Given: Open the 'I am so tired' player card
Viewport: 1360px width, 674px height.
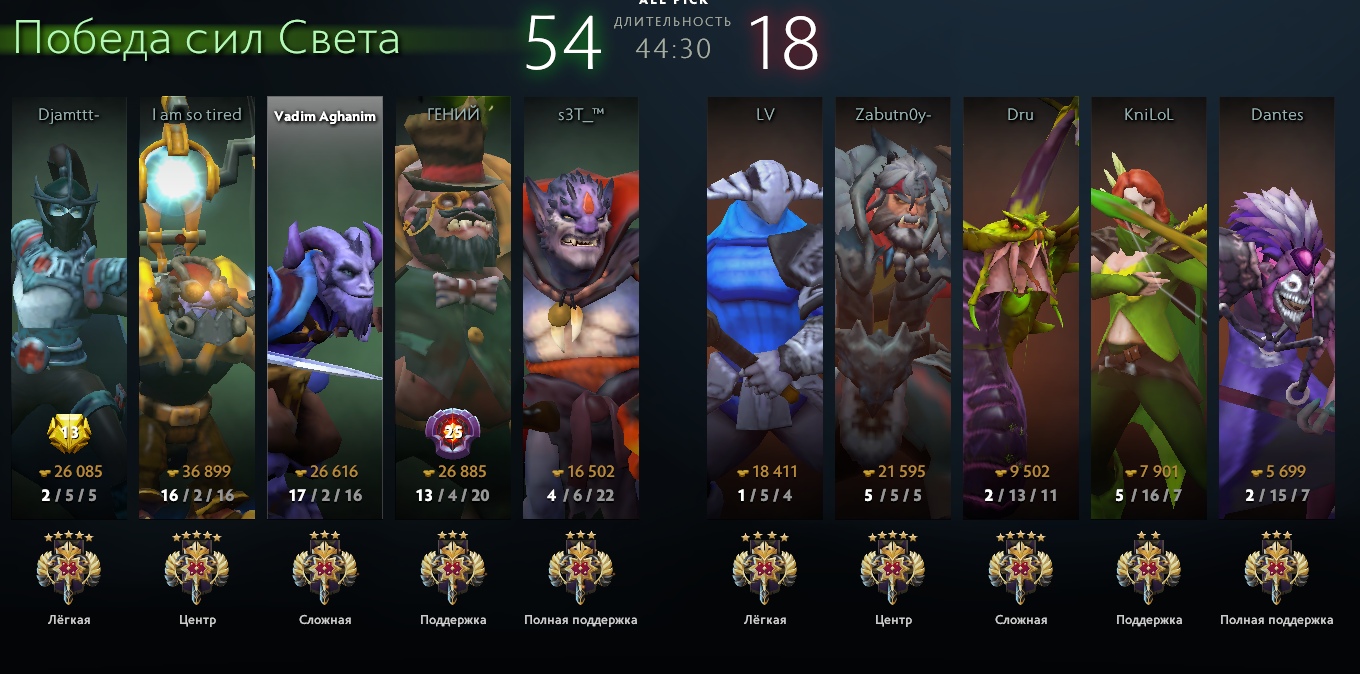Looking at the screenshot, I should point(197,300).
